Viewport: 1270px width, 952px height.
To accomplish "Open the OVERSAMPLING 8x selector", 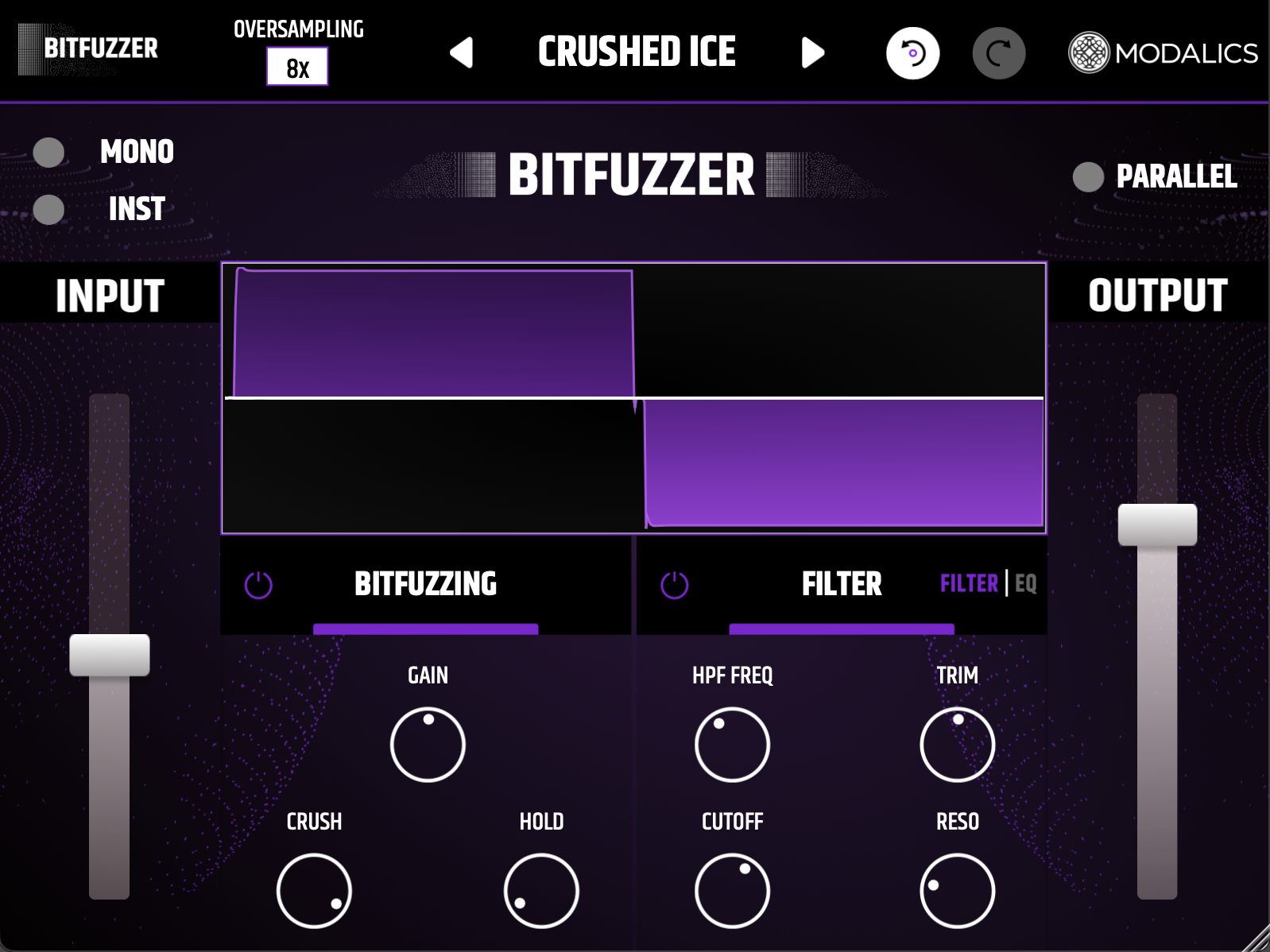I will click(x=296, y=67).
